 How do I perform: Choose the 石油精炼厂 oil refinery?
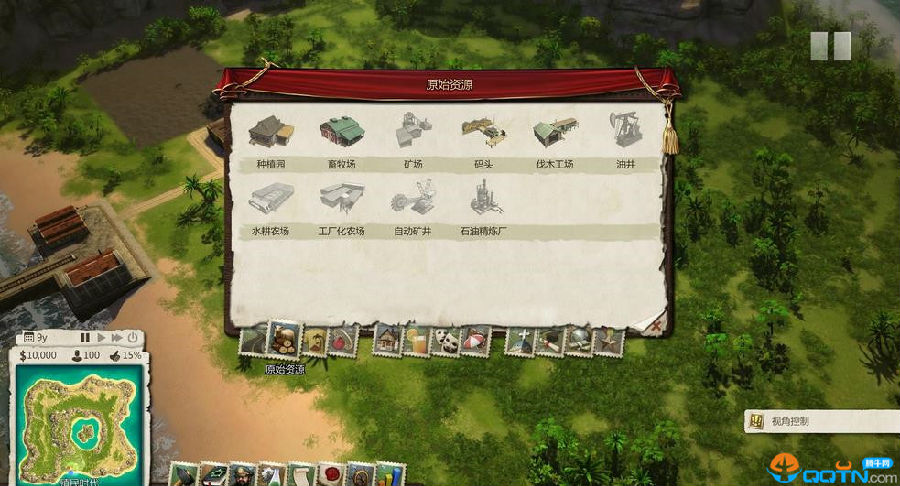(x=483, y=201)
